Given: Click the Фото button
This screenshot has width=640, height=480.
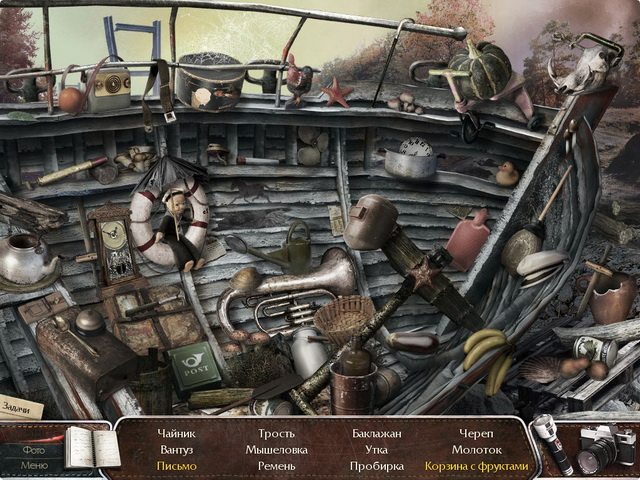Looking at the screenshot, I should coord(33,449).
